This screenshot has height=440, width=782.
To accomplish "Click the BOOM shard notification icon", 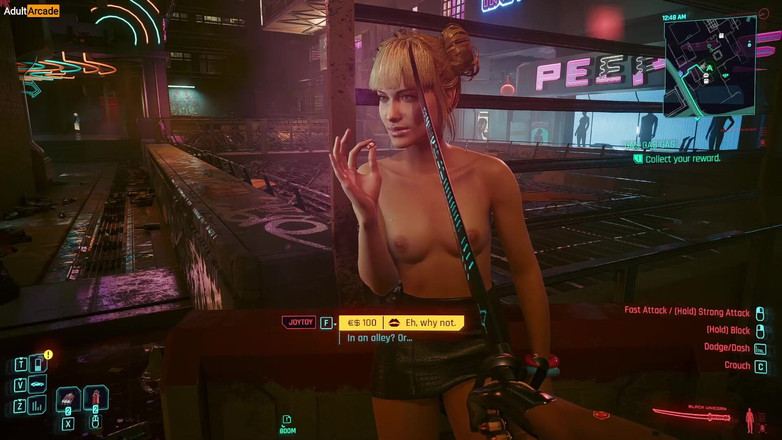I will coord(286,421).
